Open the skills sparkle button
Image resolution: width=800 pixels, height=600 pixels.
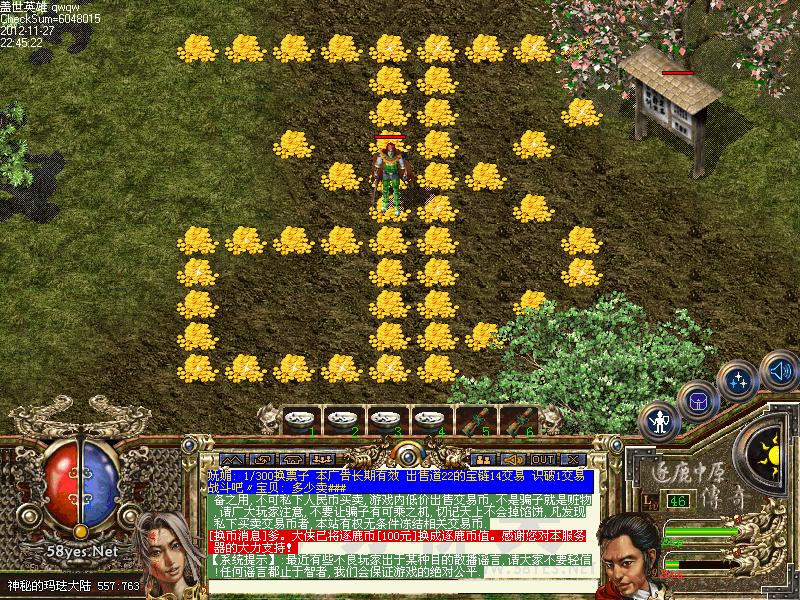740,381
